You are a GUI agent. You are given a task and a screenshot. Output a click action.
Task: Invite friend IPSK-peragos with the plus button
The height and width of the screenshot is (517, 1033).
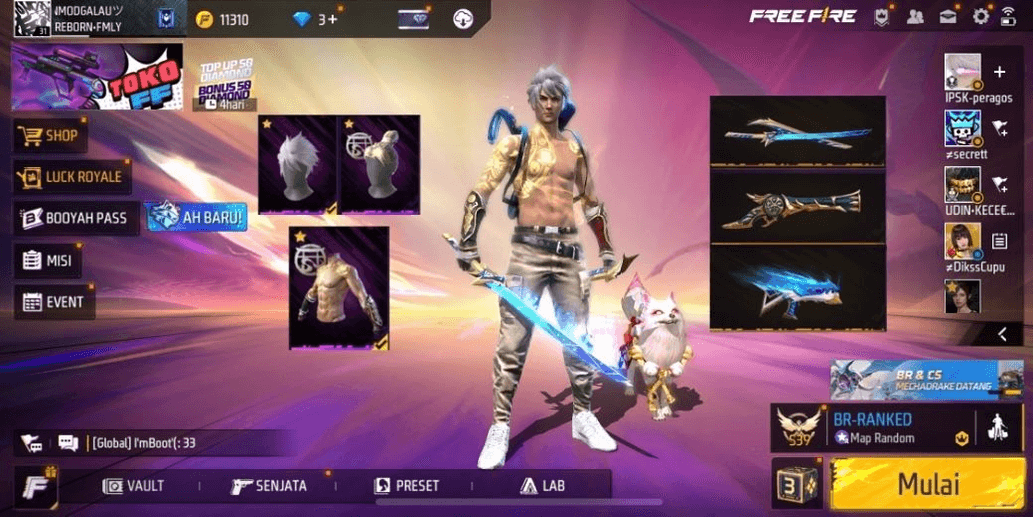(999, 72)
